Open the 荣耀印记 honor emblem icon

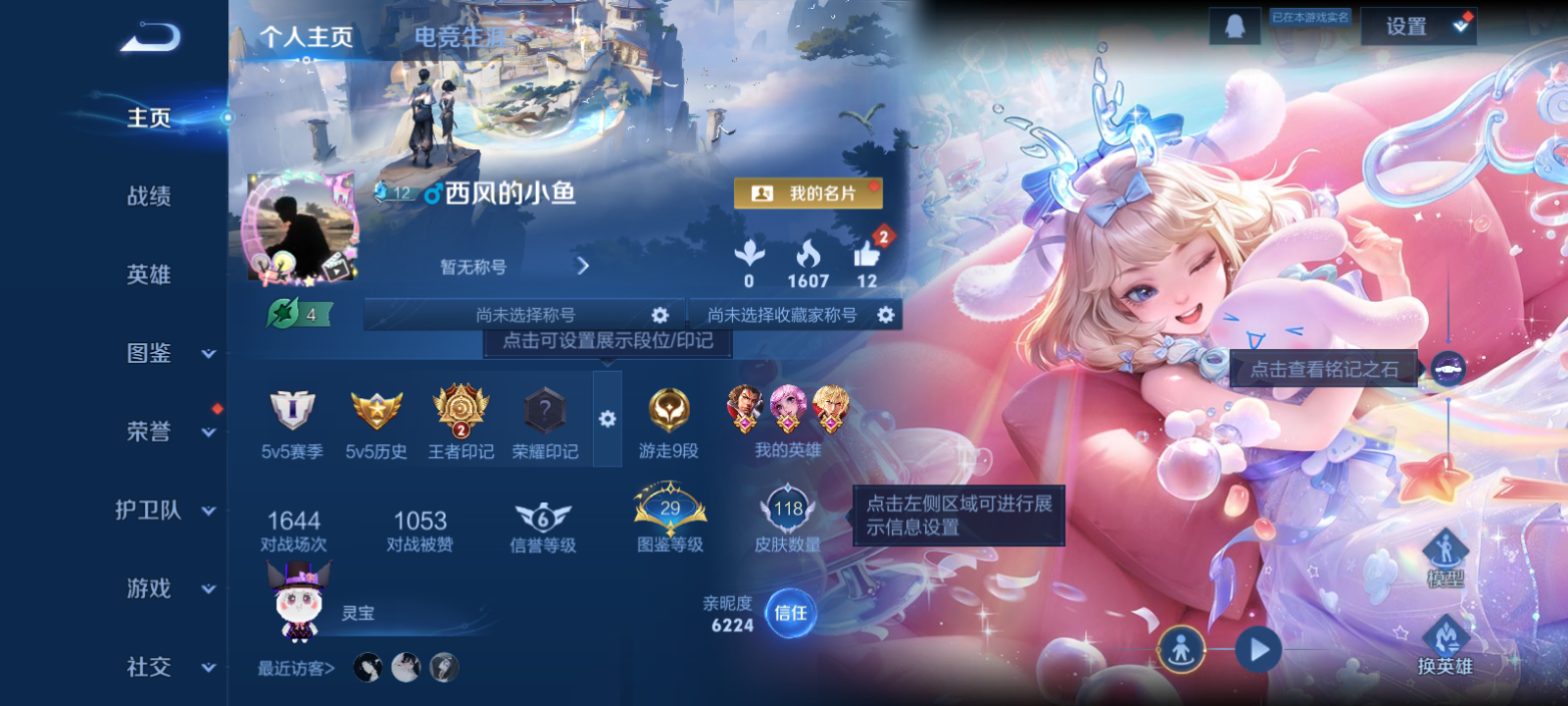[546, 412]
